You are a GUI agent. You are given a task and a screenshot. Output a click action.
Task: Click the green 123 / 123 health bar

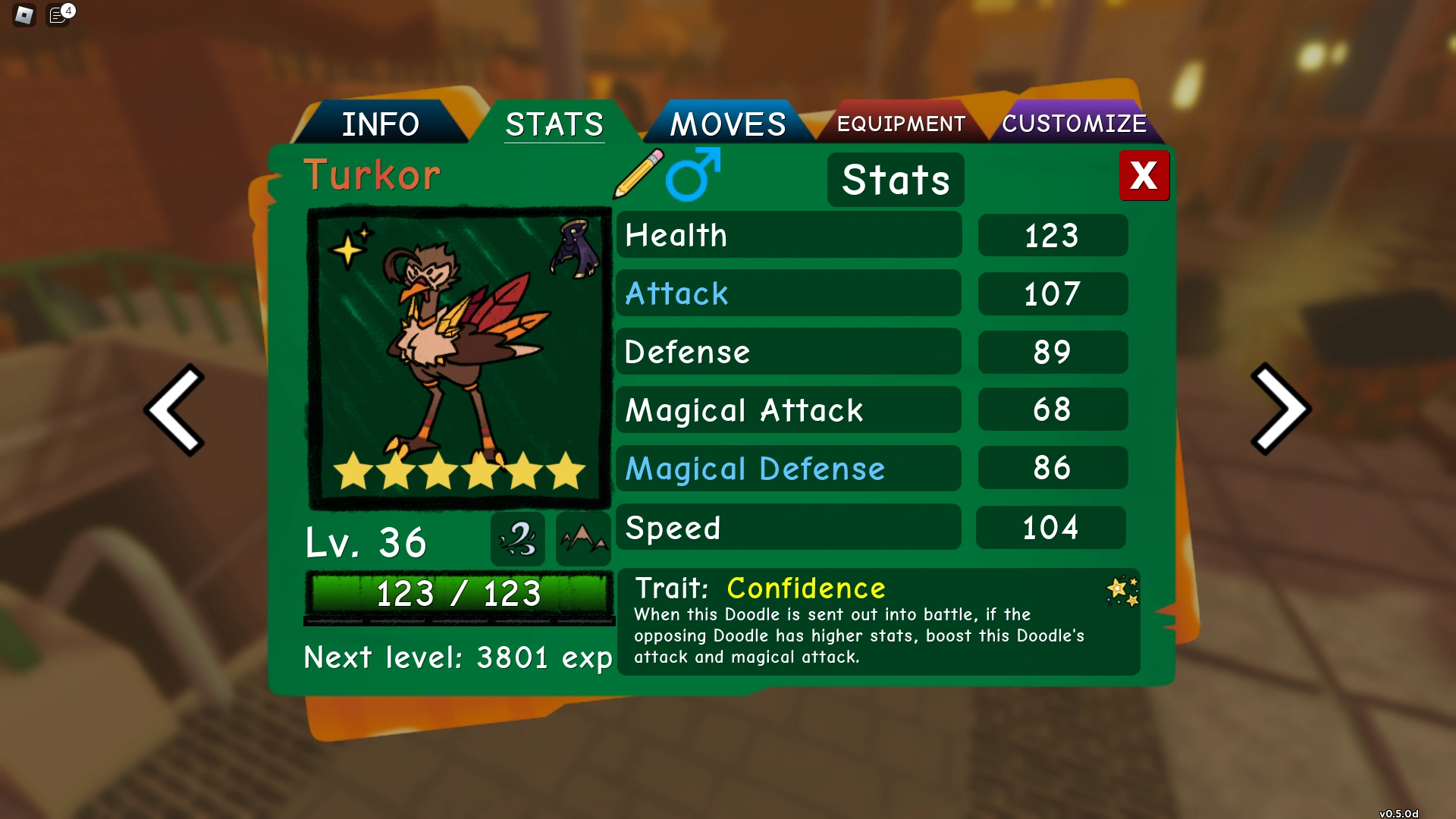point(459,595)
